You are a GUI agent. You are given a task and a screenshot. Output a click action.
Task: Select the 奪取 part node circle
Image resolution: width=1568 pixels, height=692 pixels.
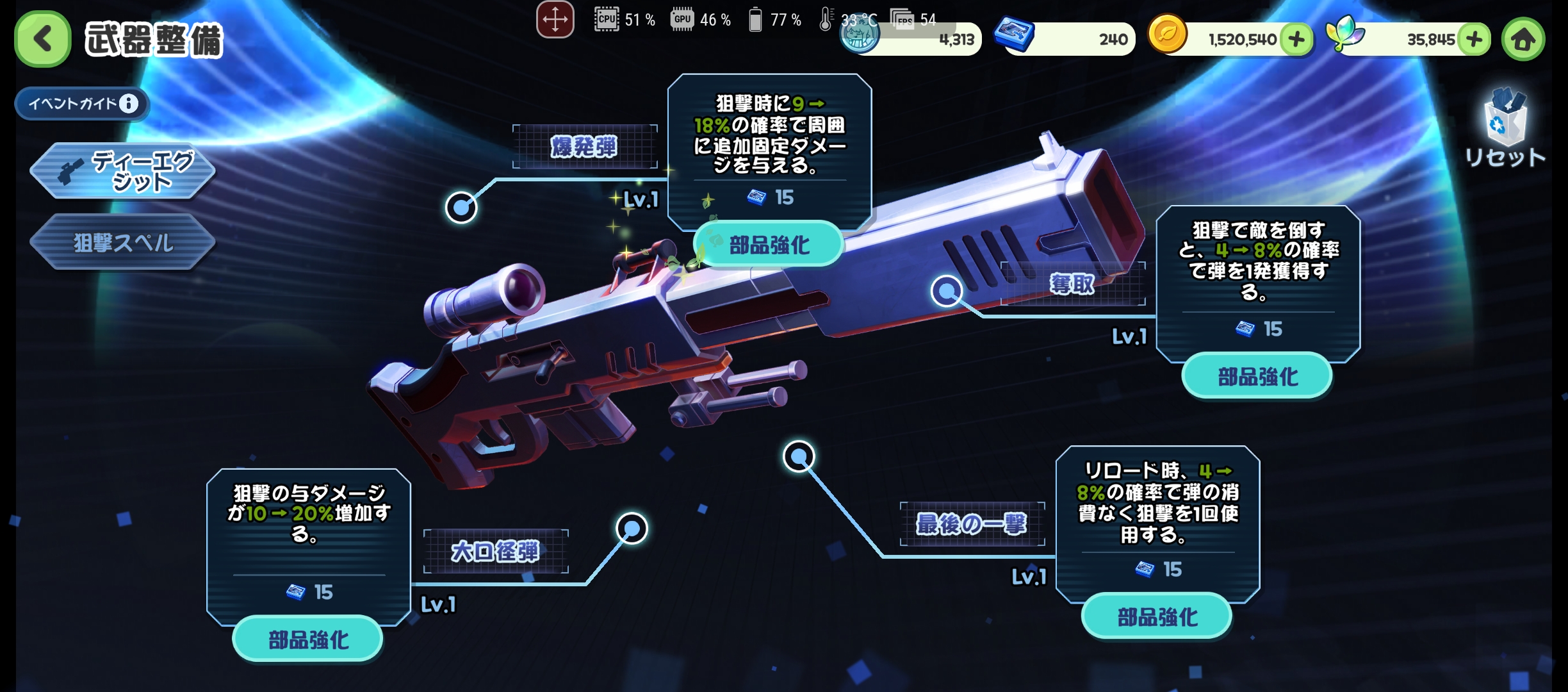[x=946, y=291]
